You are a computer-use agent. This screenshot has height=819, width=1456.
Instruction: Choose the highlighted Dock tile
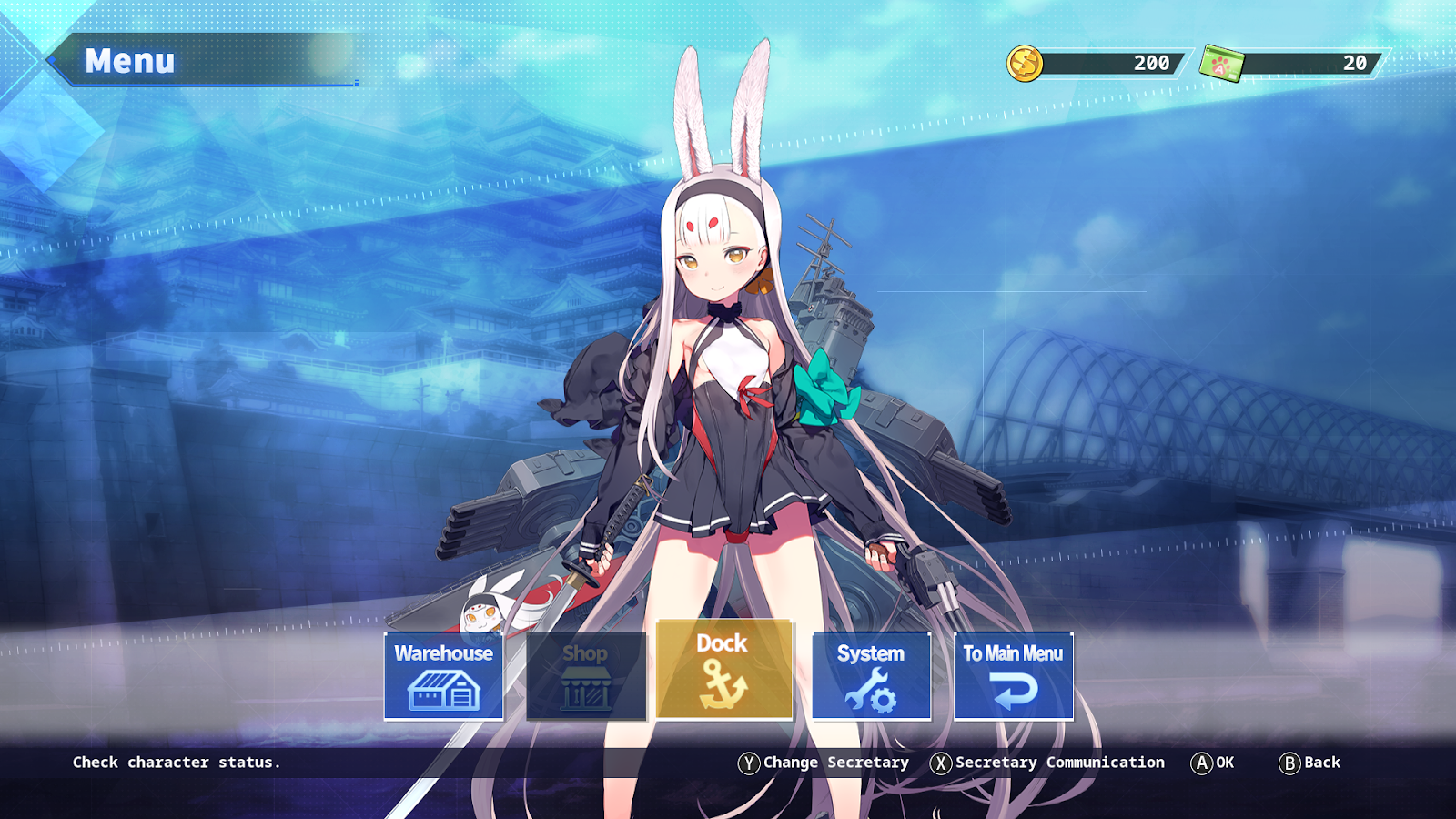point(724,670)
